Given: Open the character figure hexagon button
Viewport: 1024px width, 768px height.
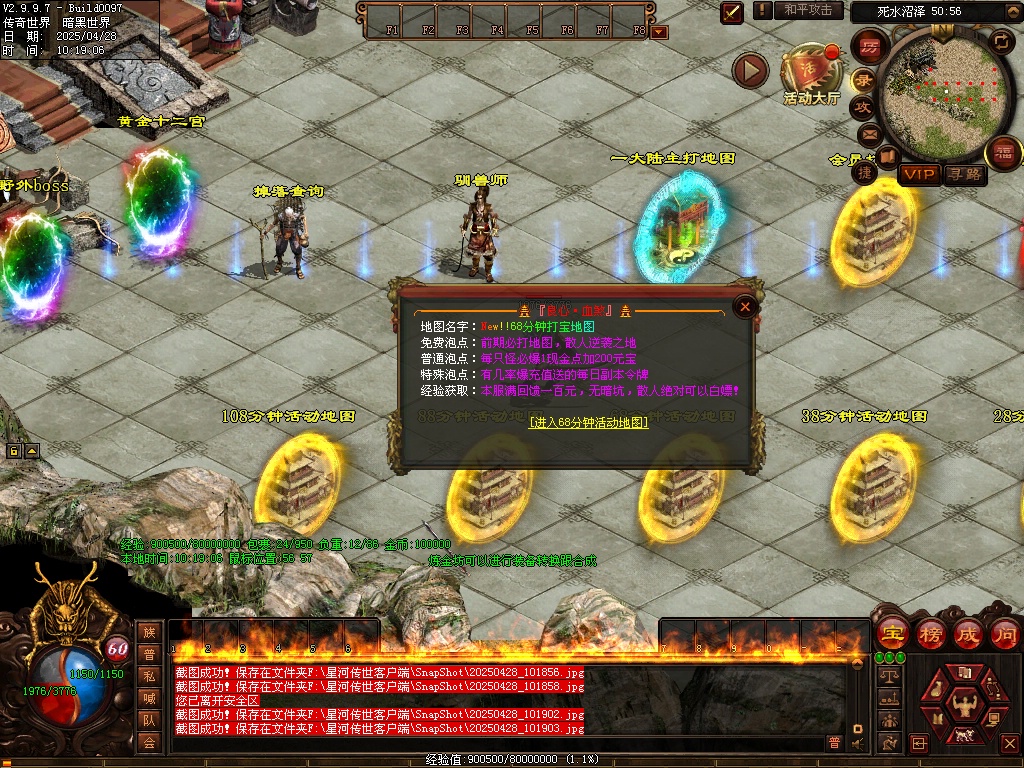Looking at the screenshot, I should pos(964,706).
